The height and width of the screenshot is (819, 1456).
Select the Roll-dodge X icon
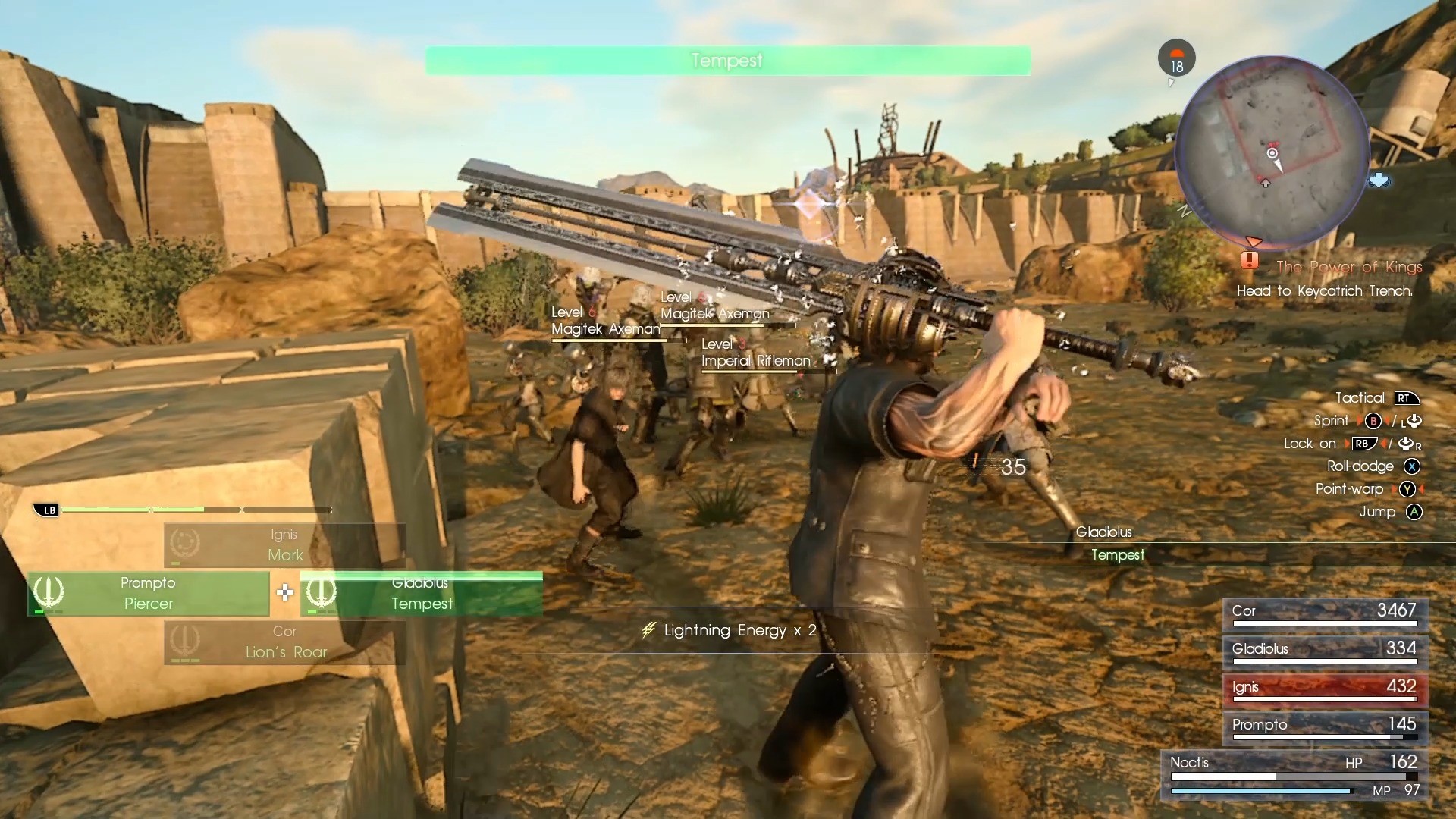tap(1412, 466)
